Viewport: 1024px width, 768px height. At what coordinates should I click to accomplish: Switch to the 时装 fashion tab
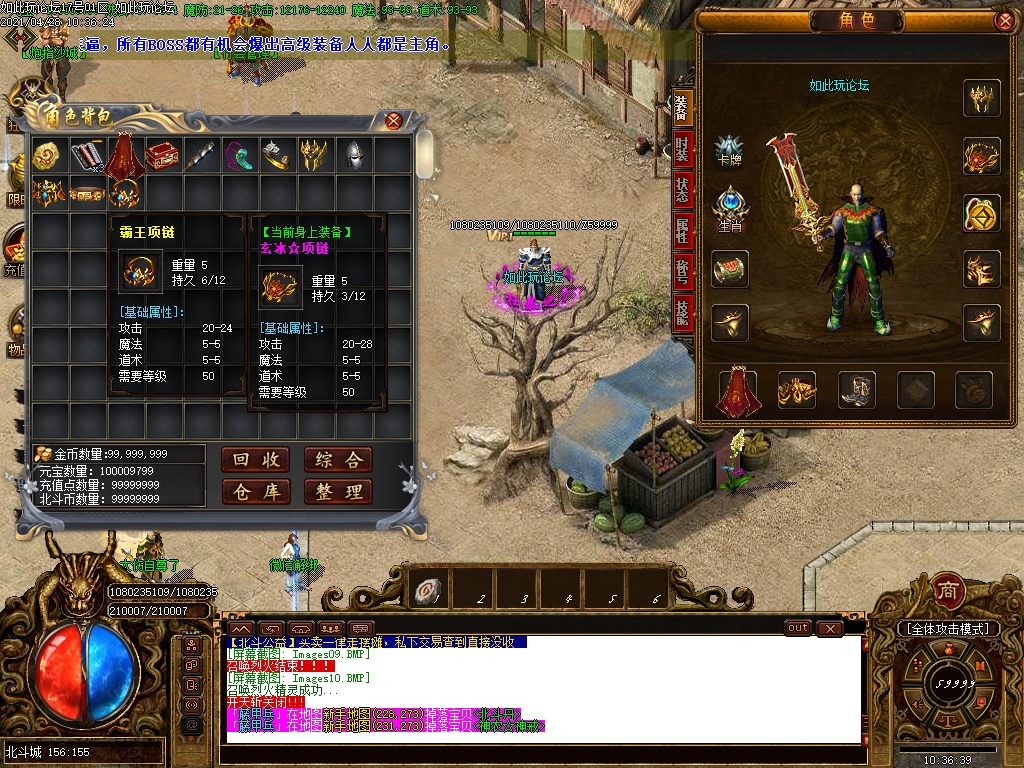click(682, 149)
